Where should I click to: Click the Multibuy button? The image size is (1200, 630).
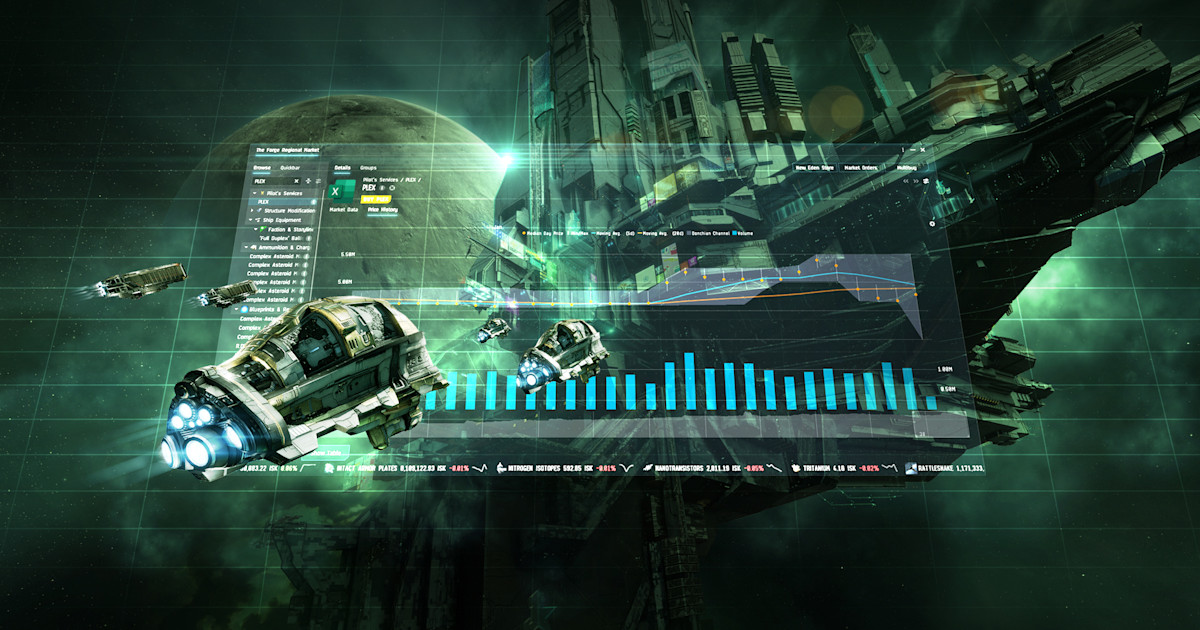906,168
